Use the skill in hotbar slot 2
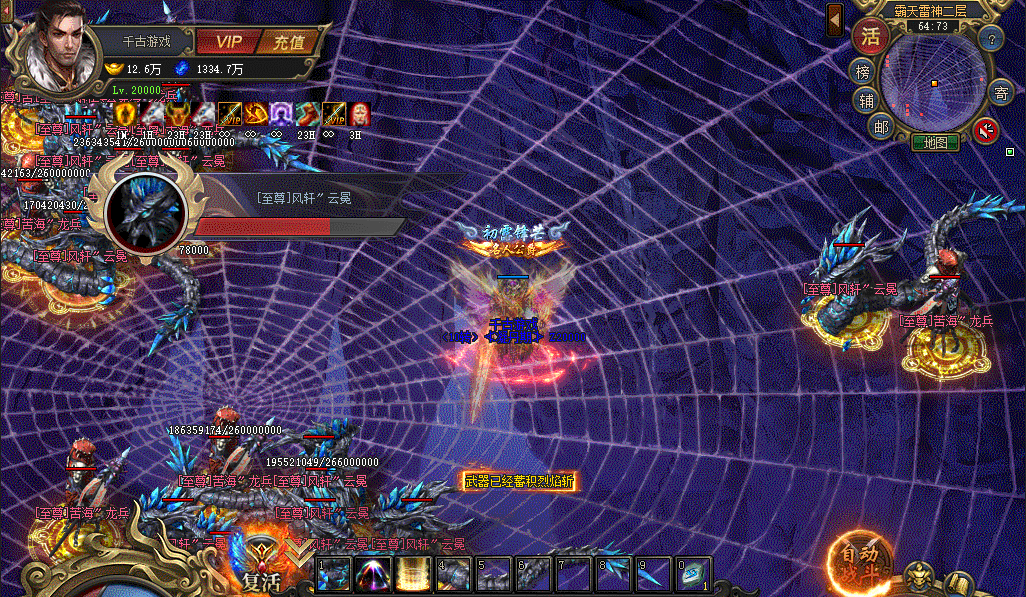The height and width of the screenshot is (597, 1026). (x=373, y=577)
